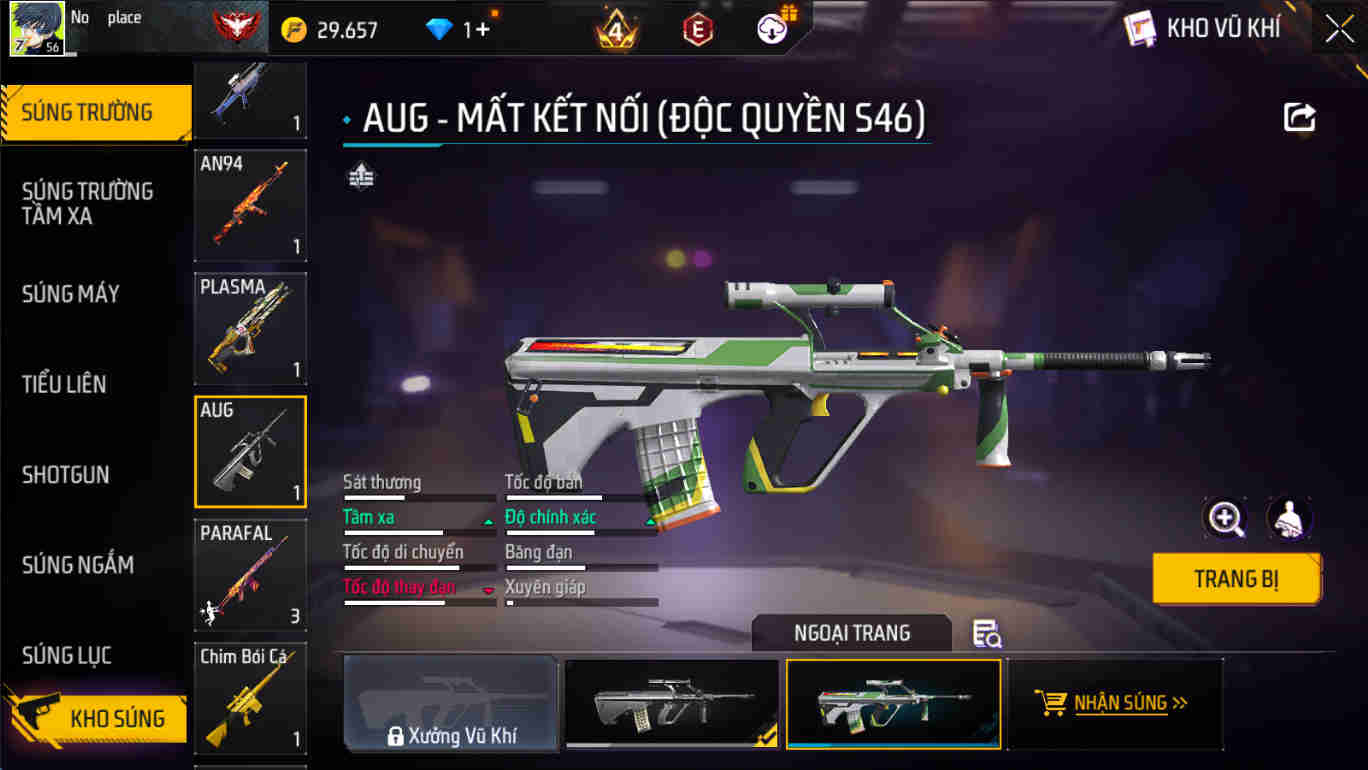The image size is (1368, 770).
Task: Choose the PLASMA weapon slot
Action: coord(250,327)
